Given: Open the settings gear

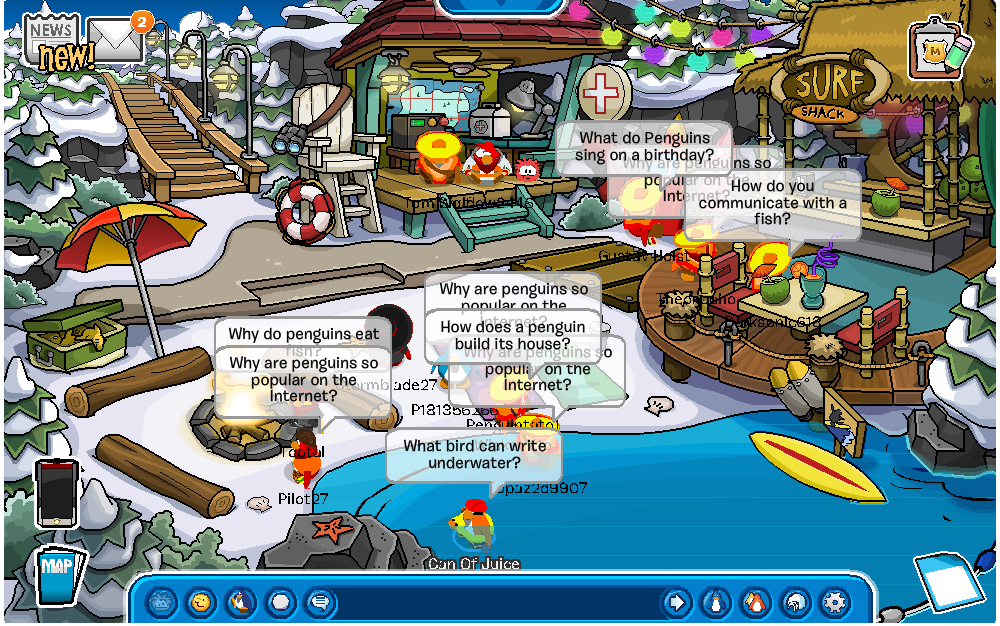Looking at the screenshot, I should point(834,602).
